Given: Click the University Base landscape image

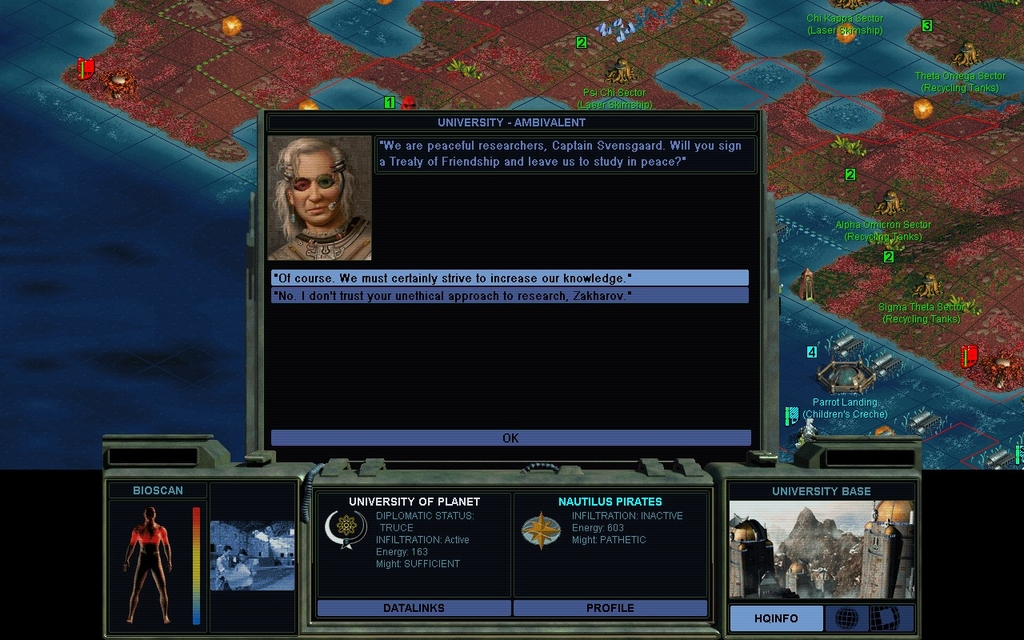Looking at the screenshot, I should pyautogui.click(x=821, y=549).
